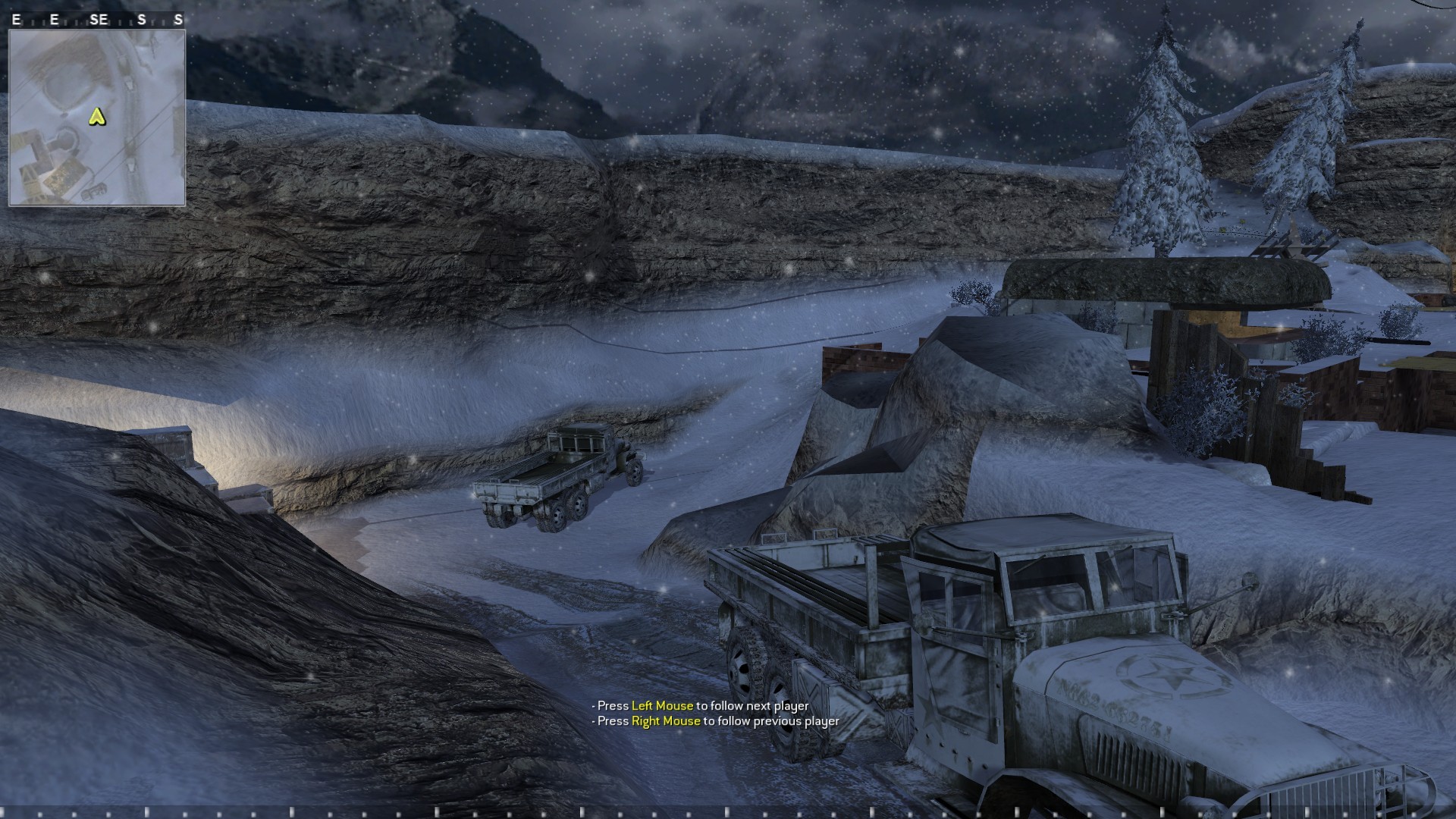Click the SE heading on the compass bar
The image size is (1456, 819).
[99, 19]
